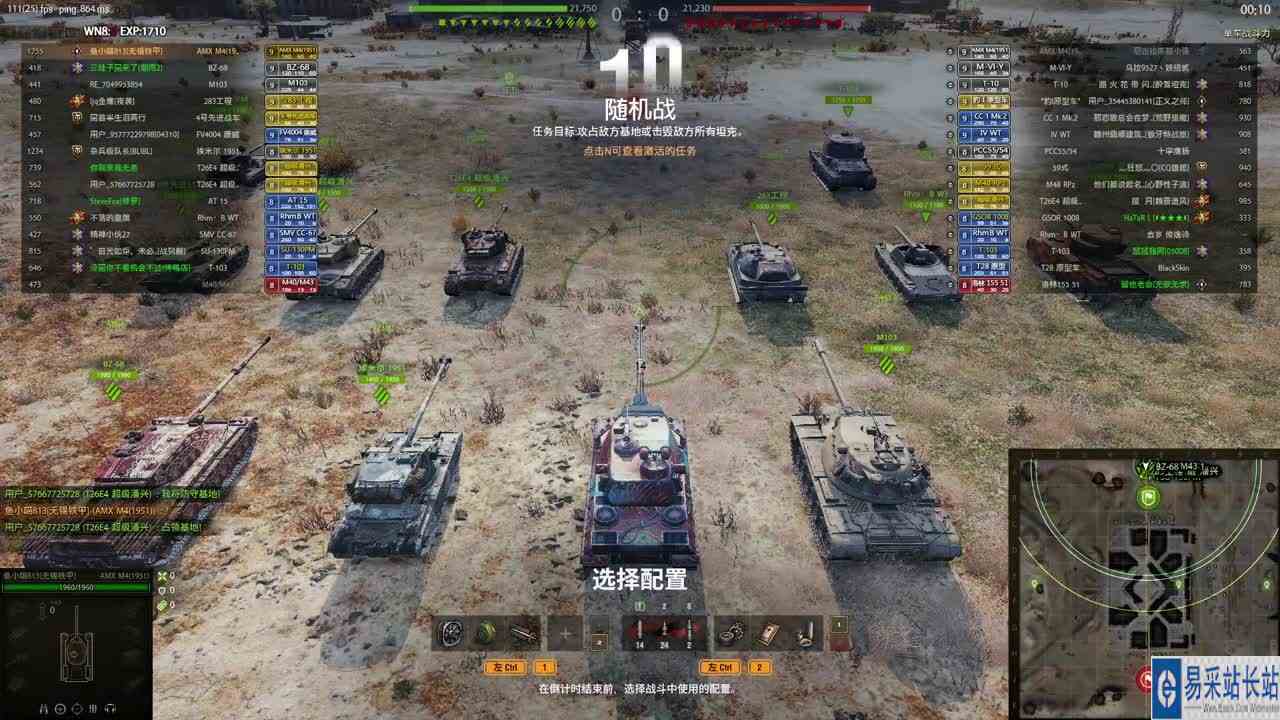The height and width of the screenshot is (720, 1280).
Task: Select the AP shell slot showing 14 rounds
Action: pyautogui.click(x=640, y=633)
